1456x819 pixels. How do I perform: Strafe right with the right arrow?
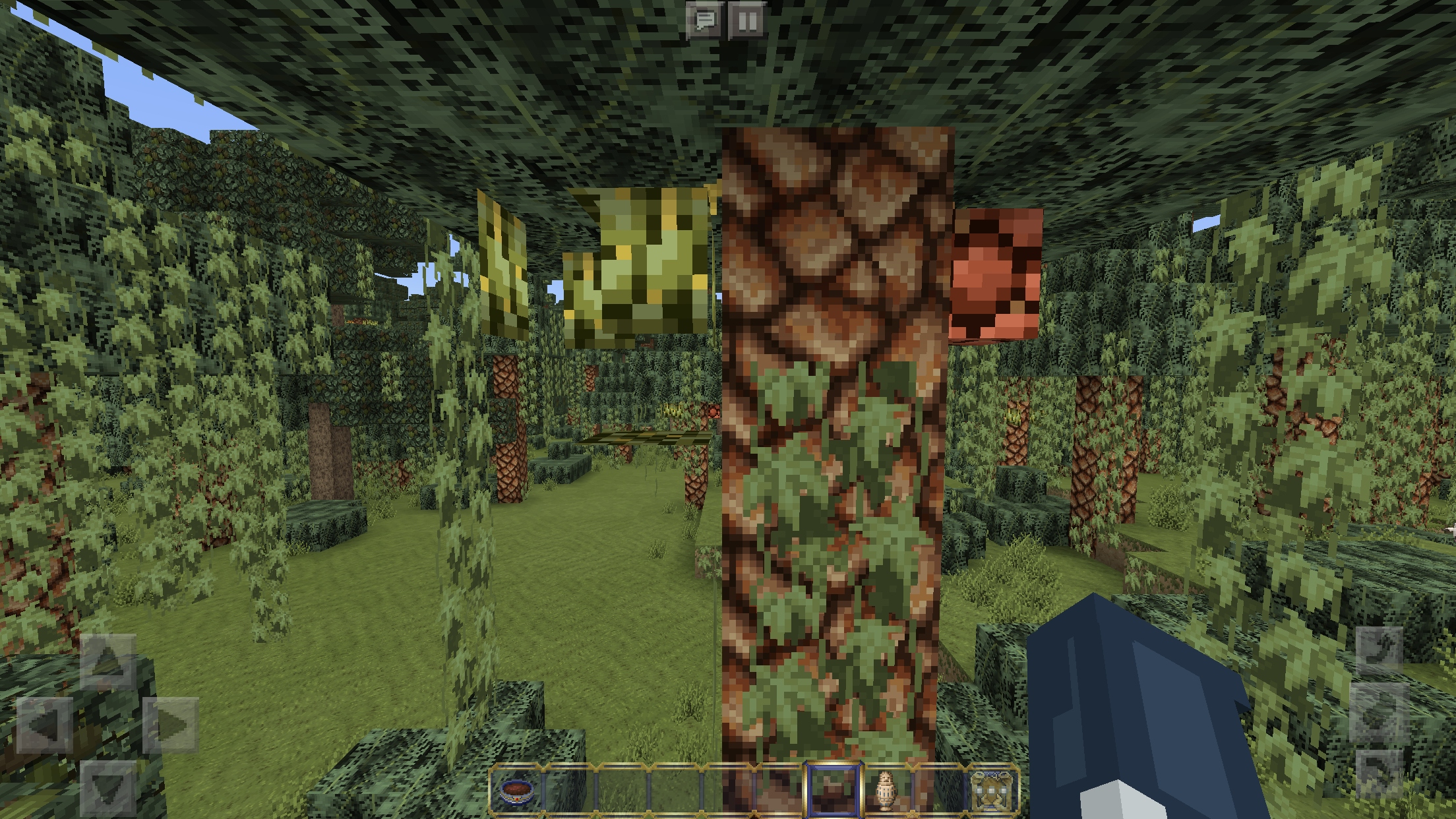pyautogui.click(x=171, y=725)
